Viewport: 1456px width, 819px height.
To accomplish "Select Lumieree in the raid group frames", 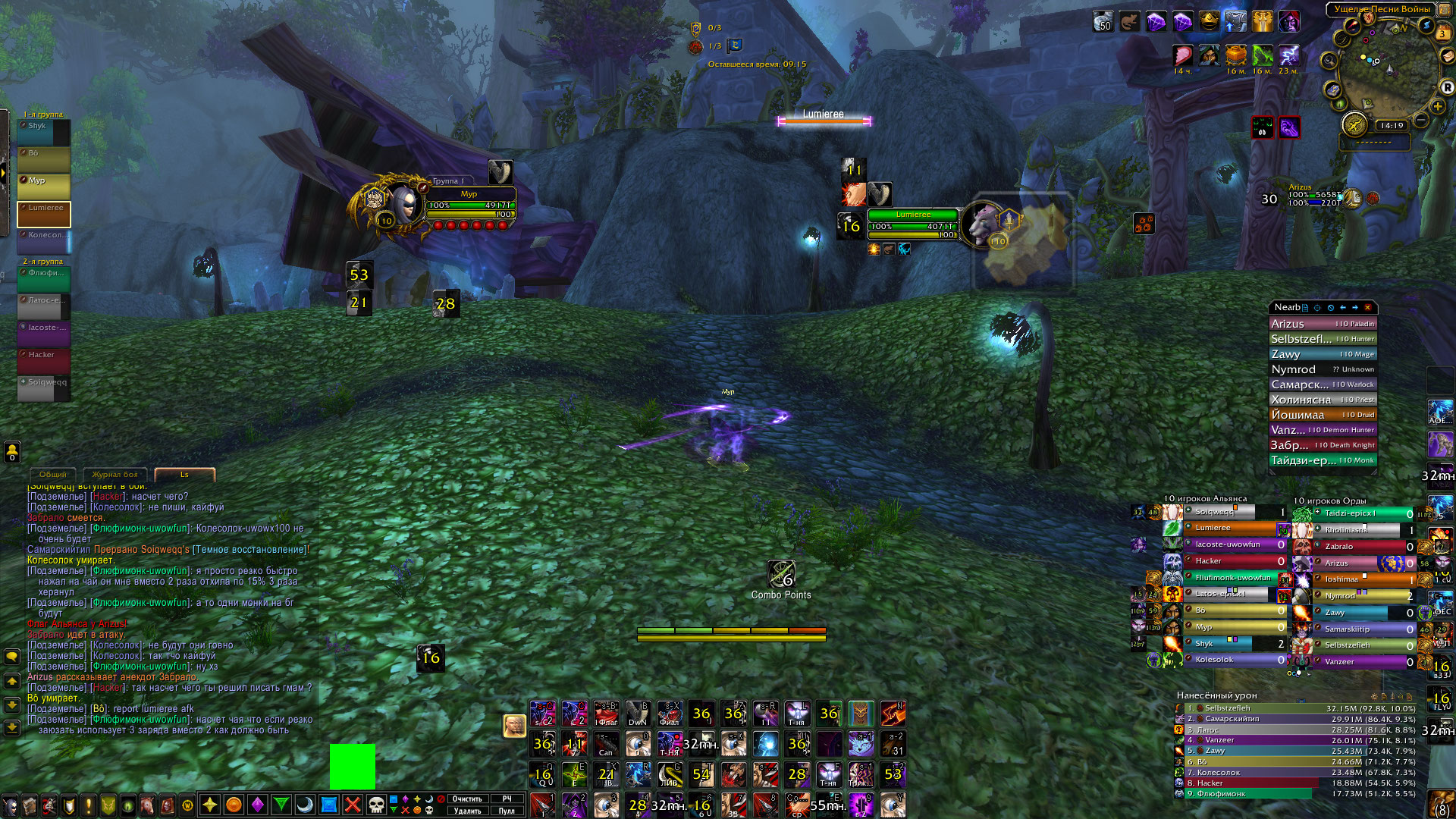I will [44, 214].
